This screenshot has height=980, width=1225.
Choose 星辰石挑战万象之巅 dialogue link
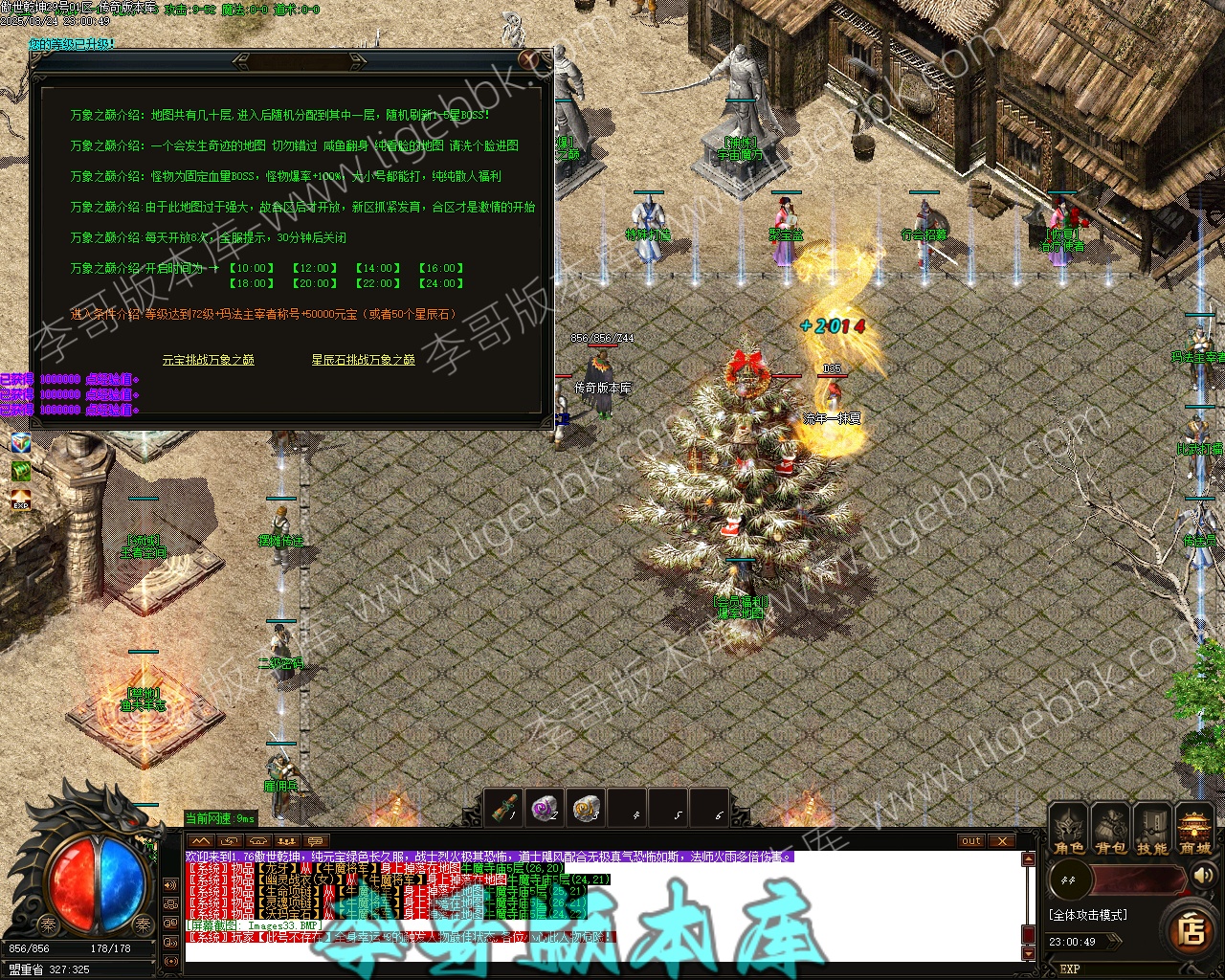pyautogui.click(x=363, y=360)
